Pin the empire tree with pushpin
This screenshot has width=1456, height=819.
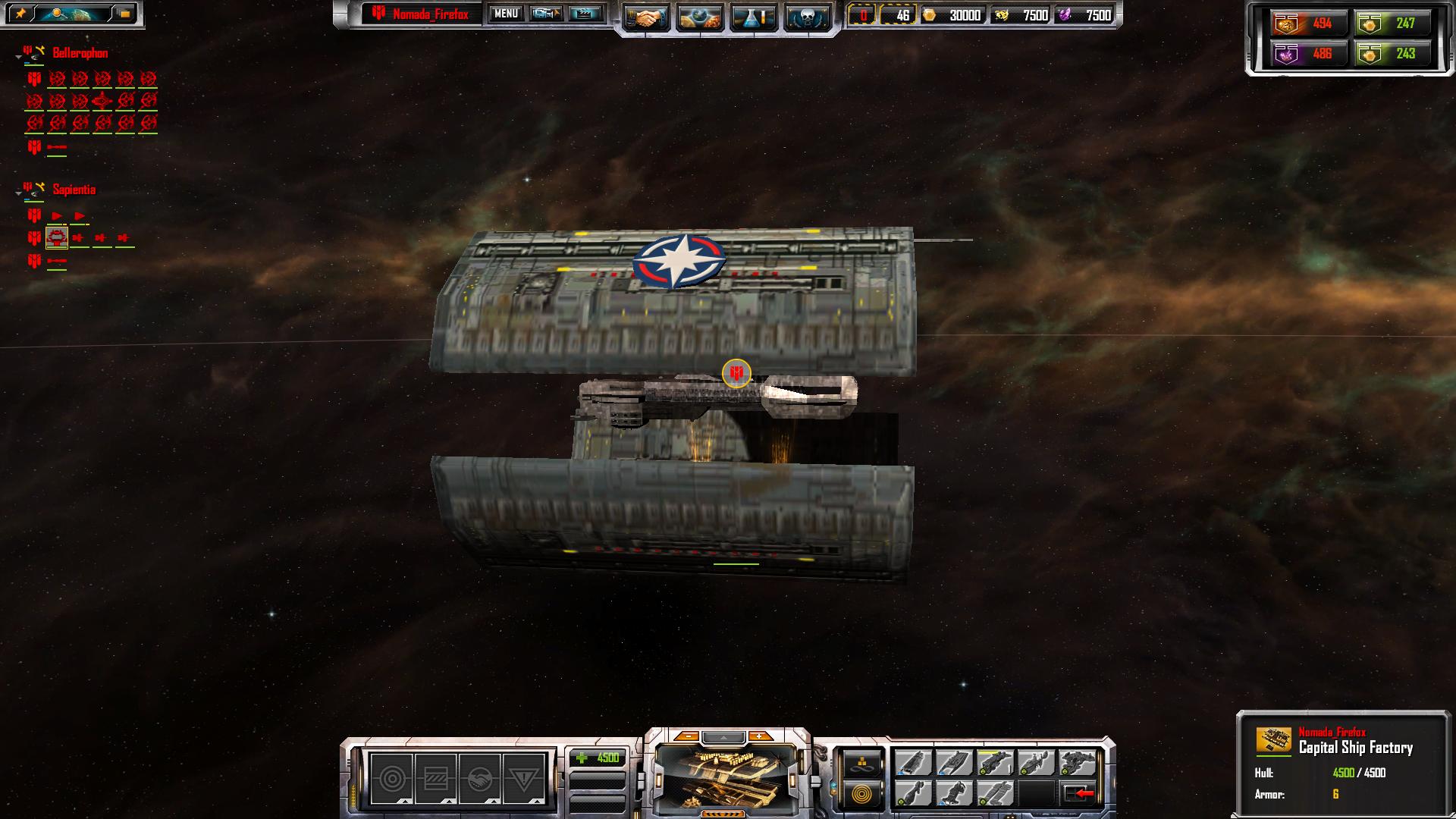pos(20,14)
